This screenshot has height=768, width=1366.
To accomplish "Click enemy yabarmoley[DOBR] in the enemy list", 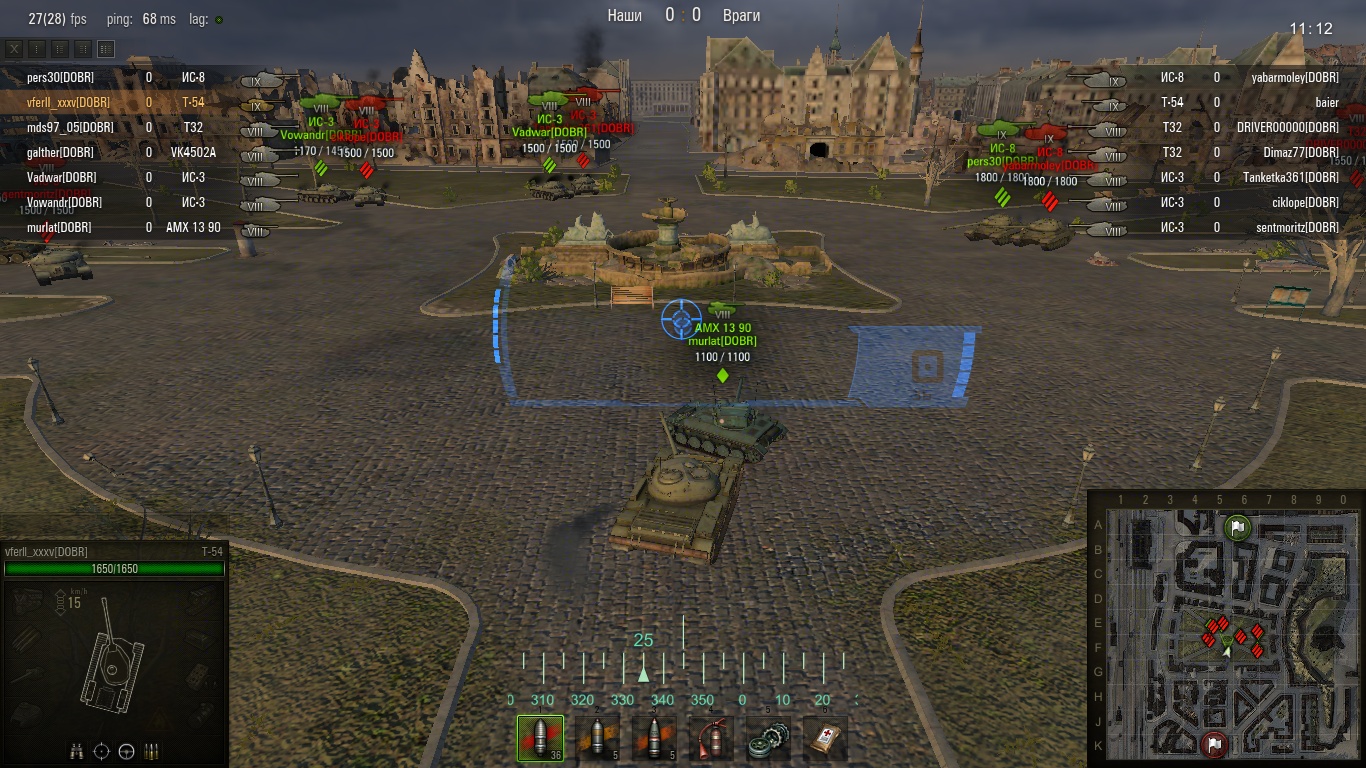I will point(1294,77).
